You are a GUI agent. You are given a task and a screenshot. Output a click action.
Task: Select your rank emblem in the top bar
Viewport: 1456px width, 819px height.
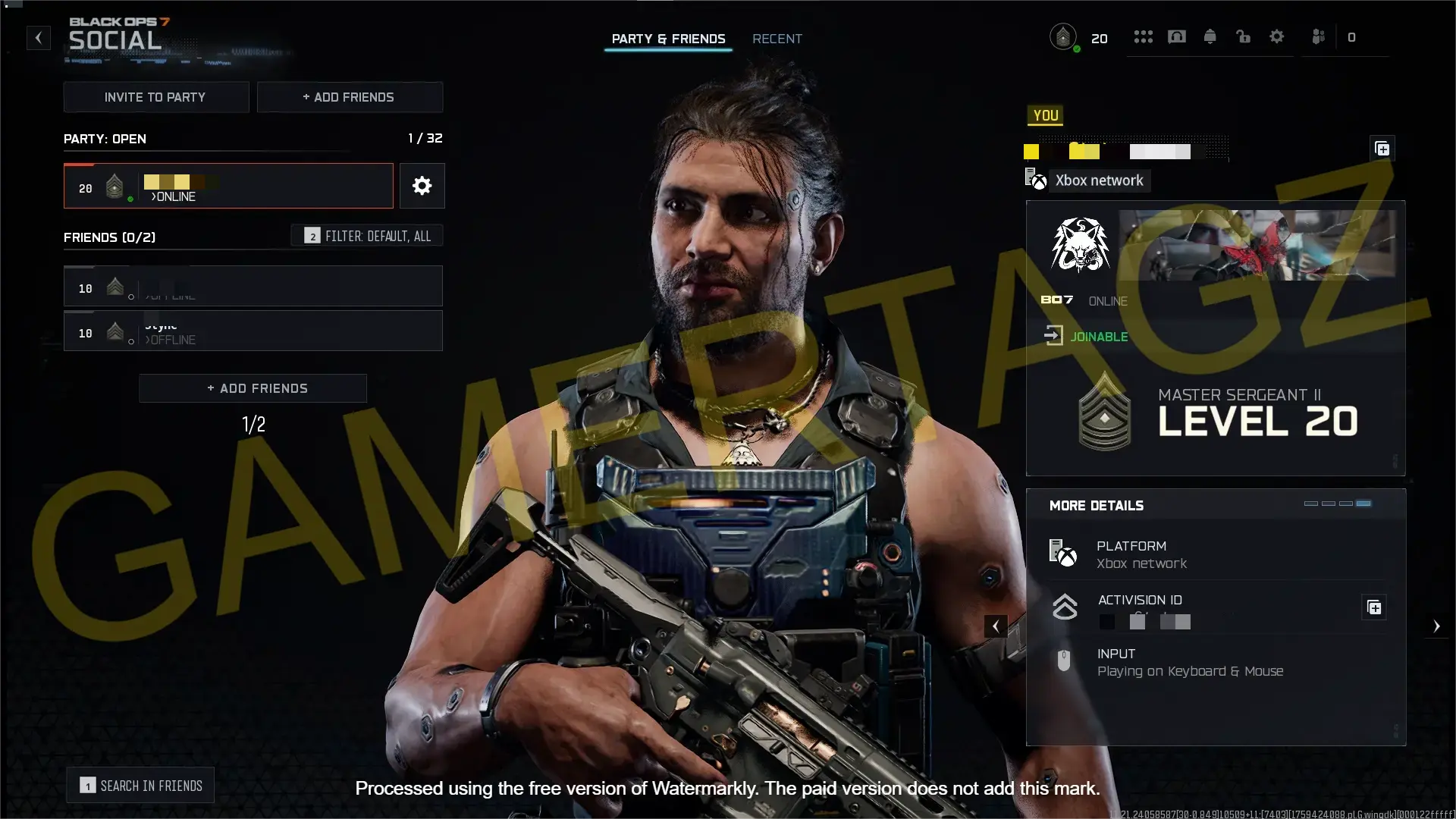tap(1063, 37)
